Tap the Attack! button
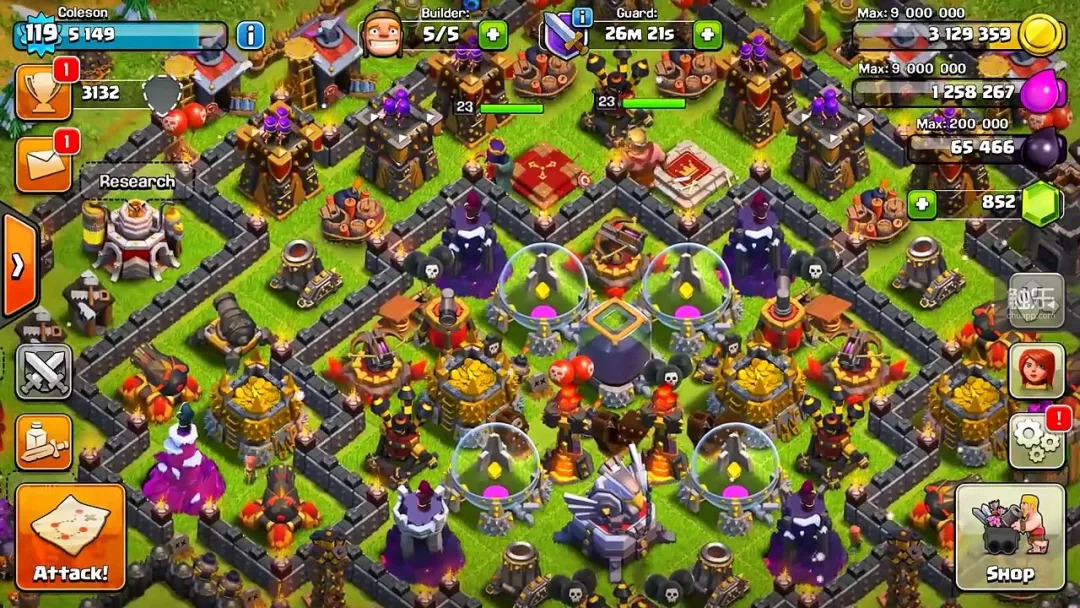The image size is (1080, 608). [x=70, y=537]
